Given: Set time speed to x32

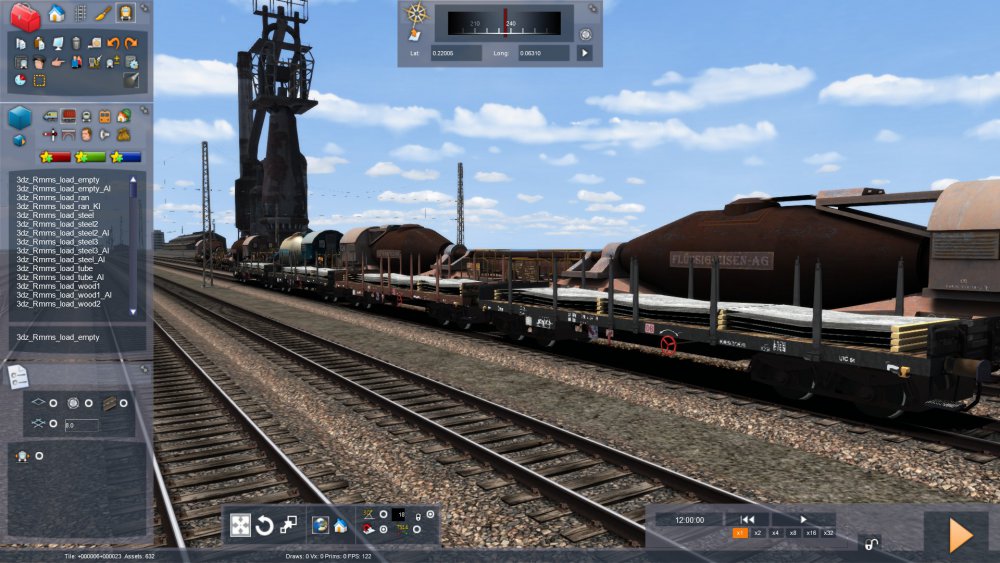Looking at the screenshot, I should pyautogui.click(x=828, y=533).
